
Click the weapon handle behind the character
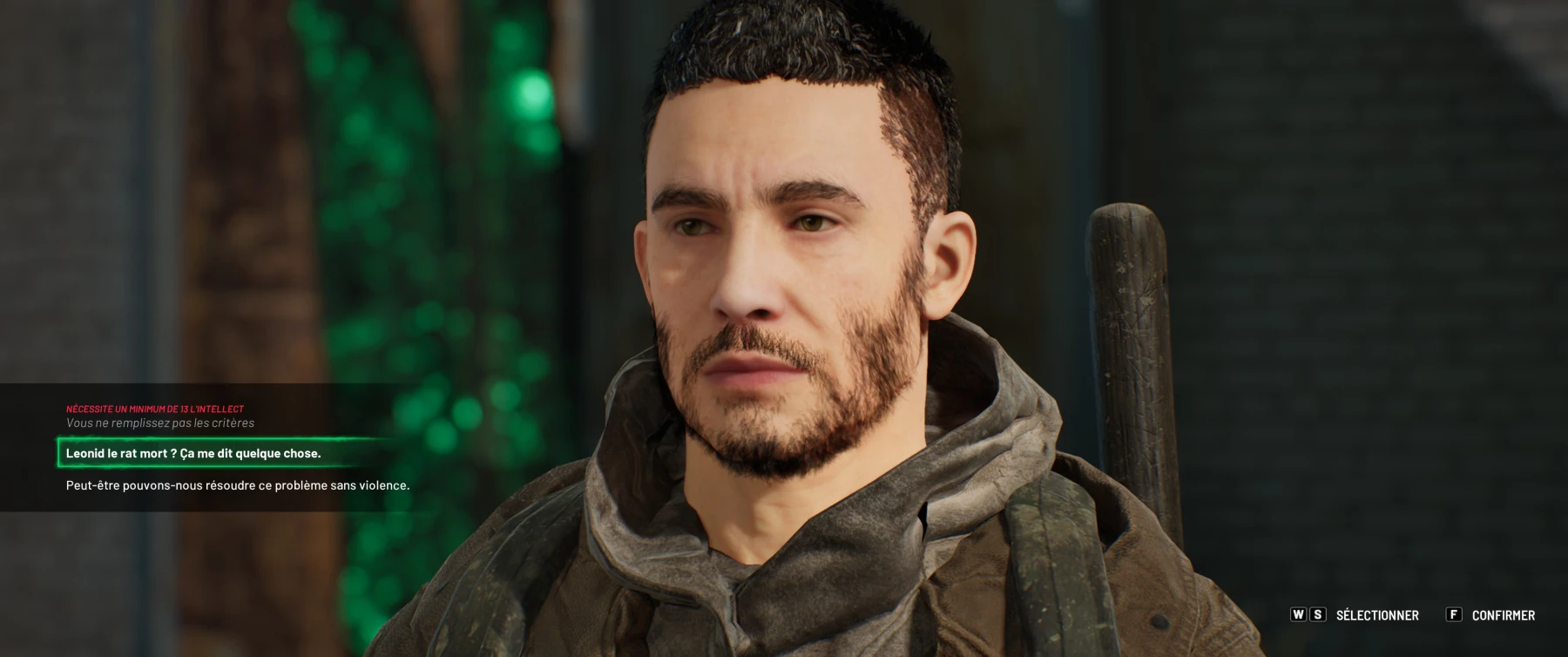coord(1132,331)
